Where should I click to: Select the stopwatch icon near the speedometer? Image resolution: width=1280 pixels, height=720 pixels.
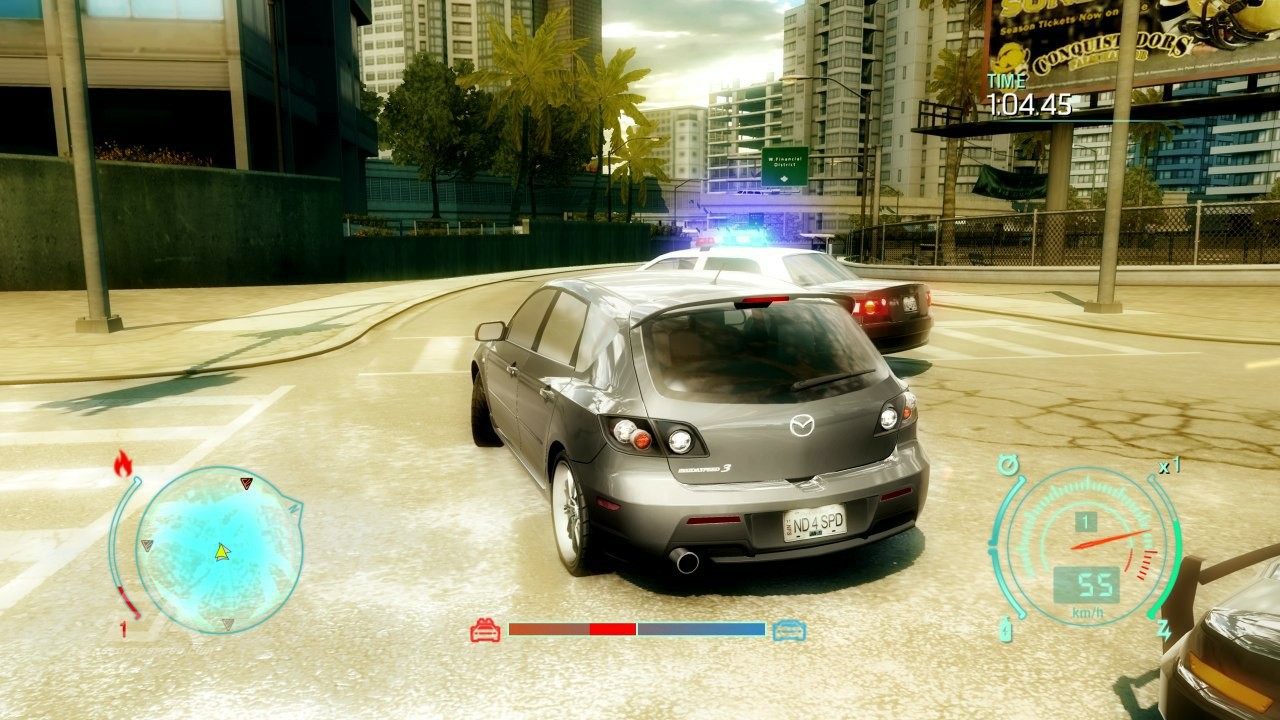click(1010, 463)
